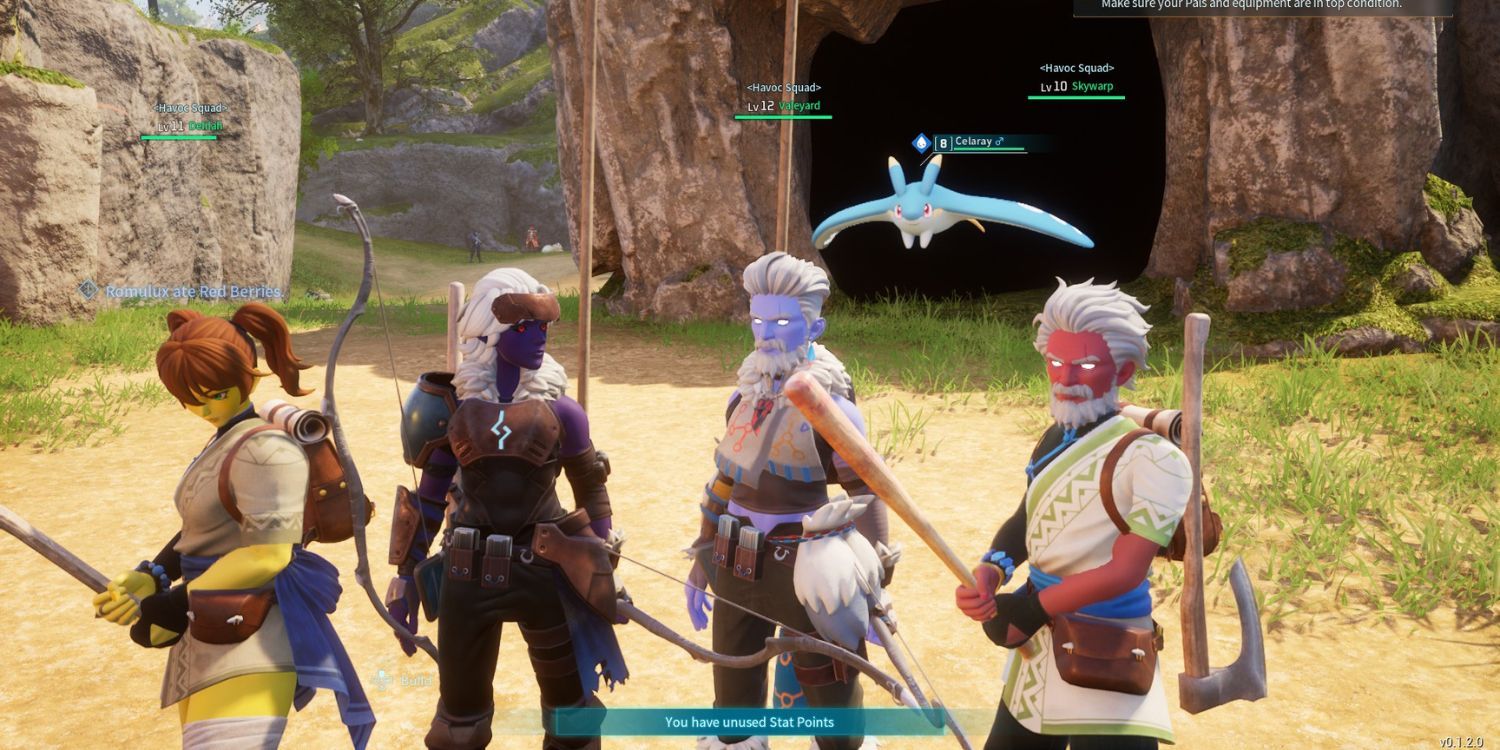Click the Water element icon beside Celaray
Viewport: 1500px width, 750px height.
(x=920, y=141)
